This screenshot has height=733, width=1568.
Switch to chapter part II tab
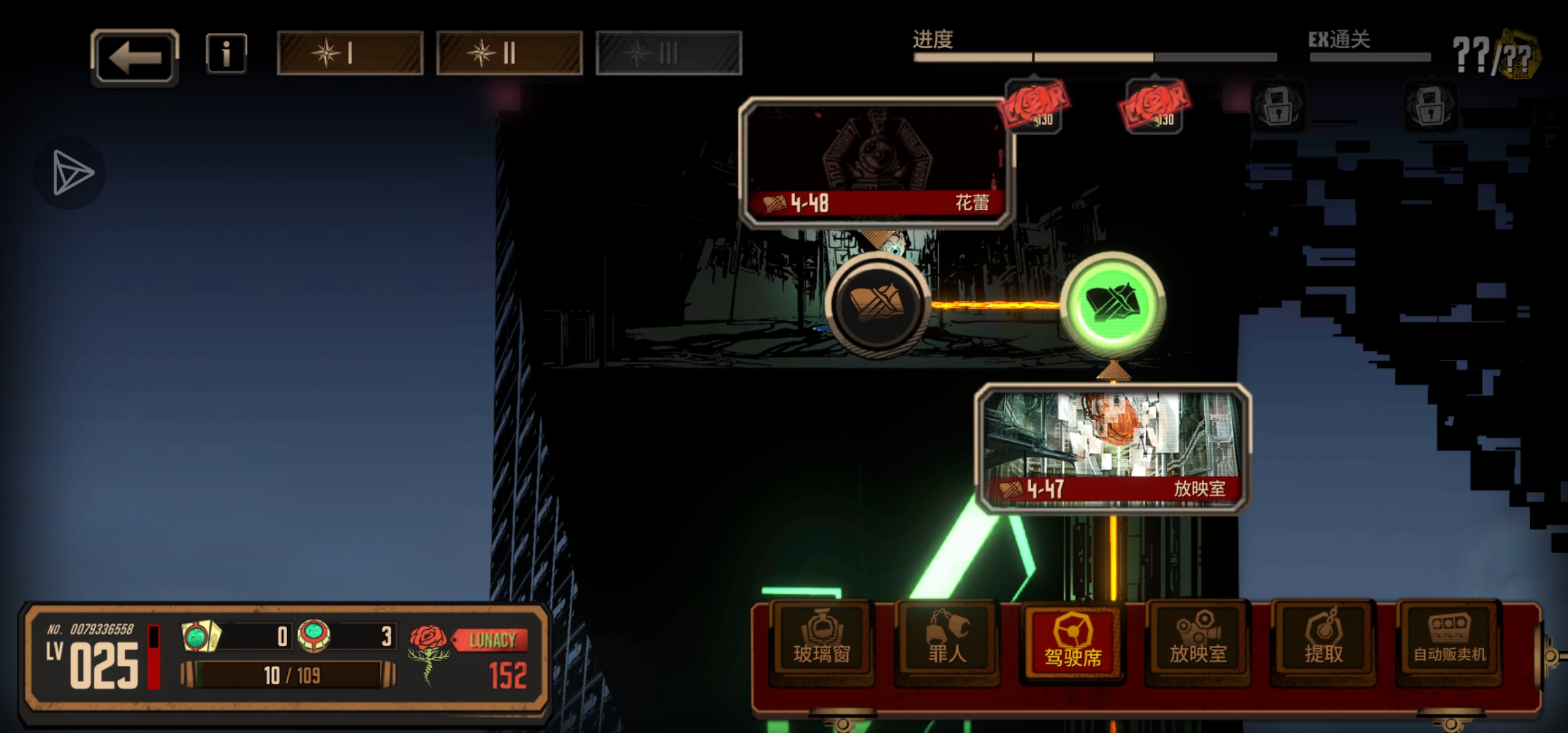coord(509,53)
